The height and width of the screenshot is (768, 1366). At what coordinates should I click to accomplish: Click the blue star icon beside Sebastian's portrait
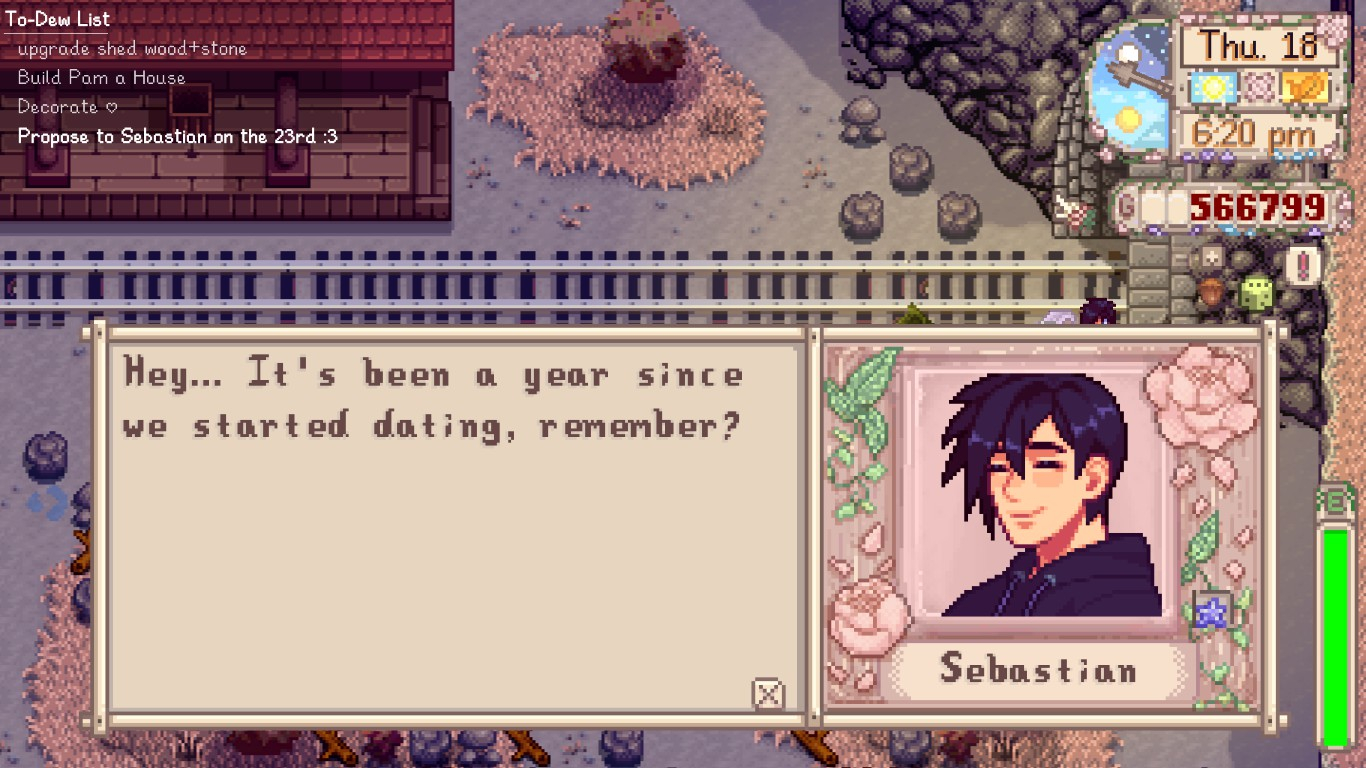point(1212,612)
